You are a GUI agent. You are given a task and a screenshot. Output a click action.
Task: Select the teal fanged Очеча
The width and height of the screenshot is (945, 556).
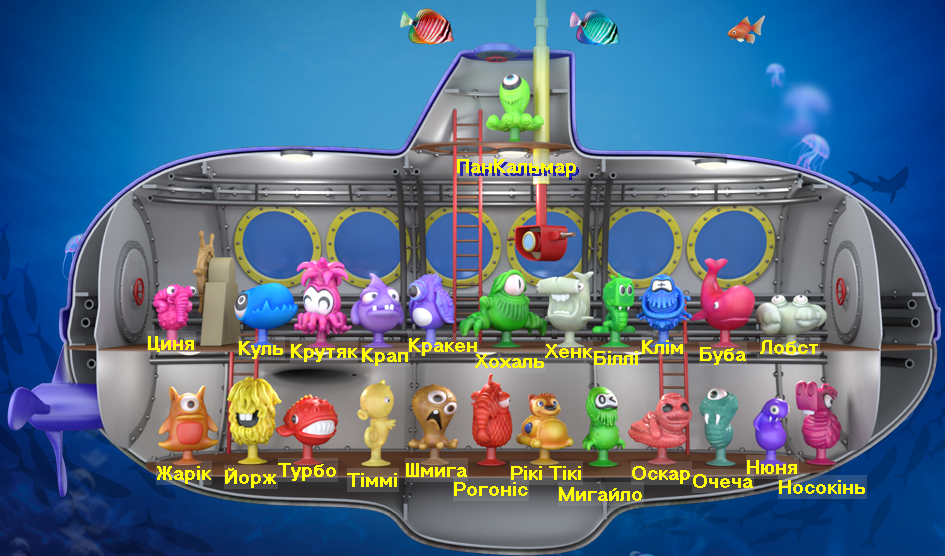pyautogui.click(x=720, y=427)
